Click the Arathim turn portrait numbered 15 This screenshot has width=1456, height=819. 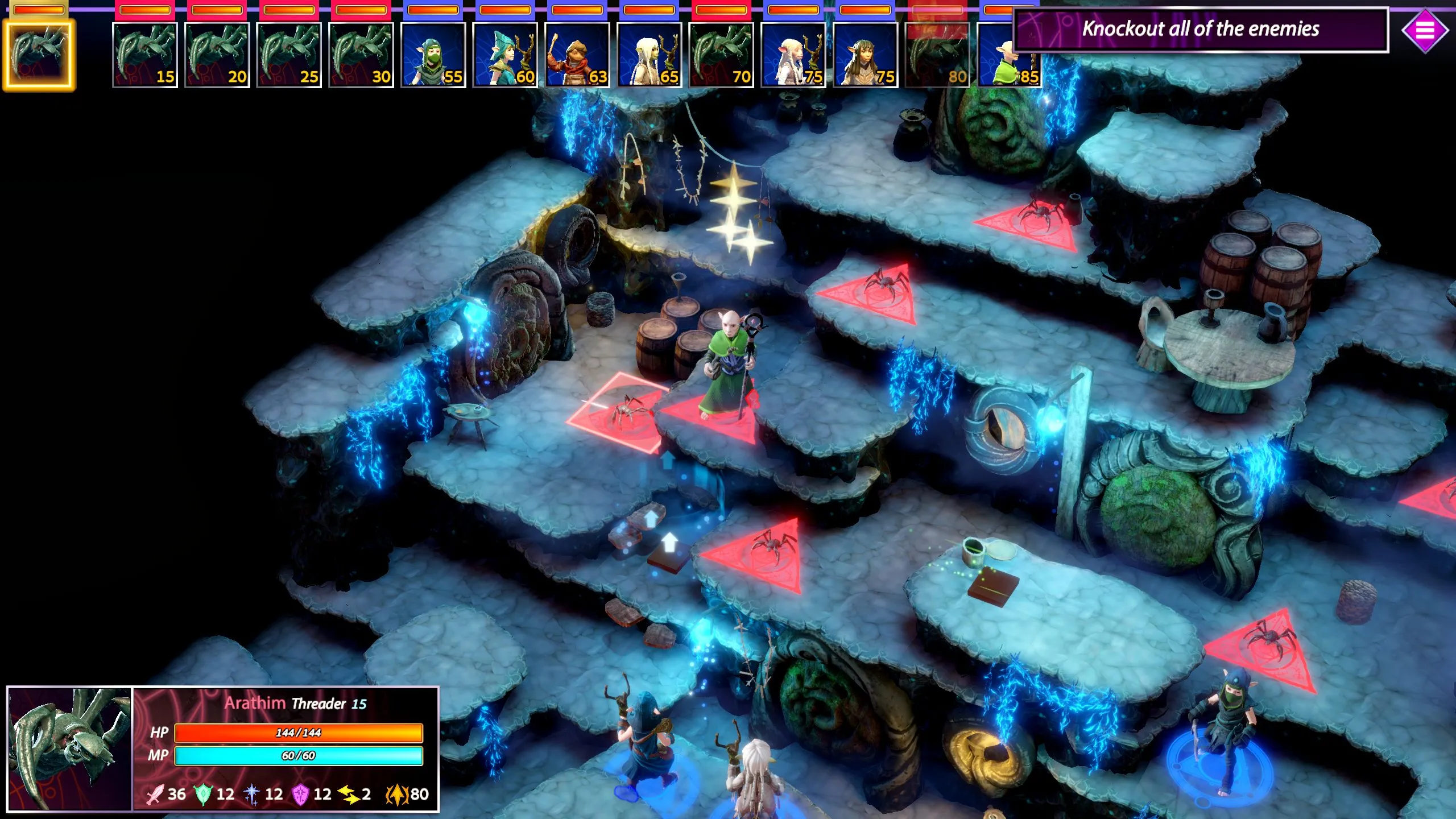[x=144, y=55]
